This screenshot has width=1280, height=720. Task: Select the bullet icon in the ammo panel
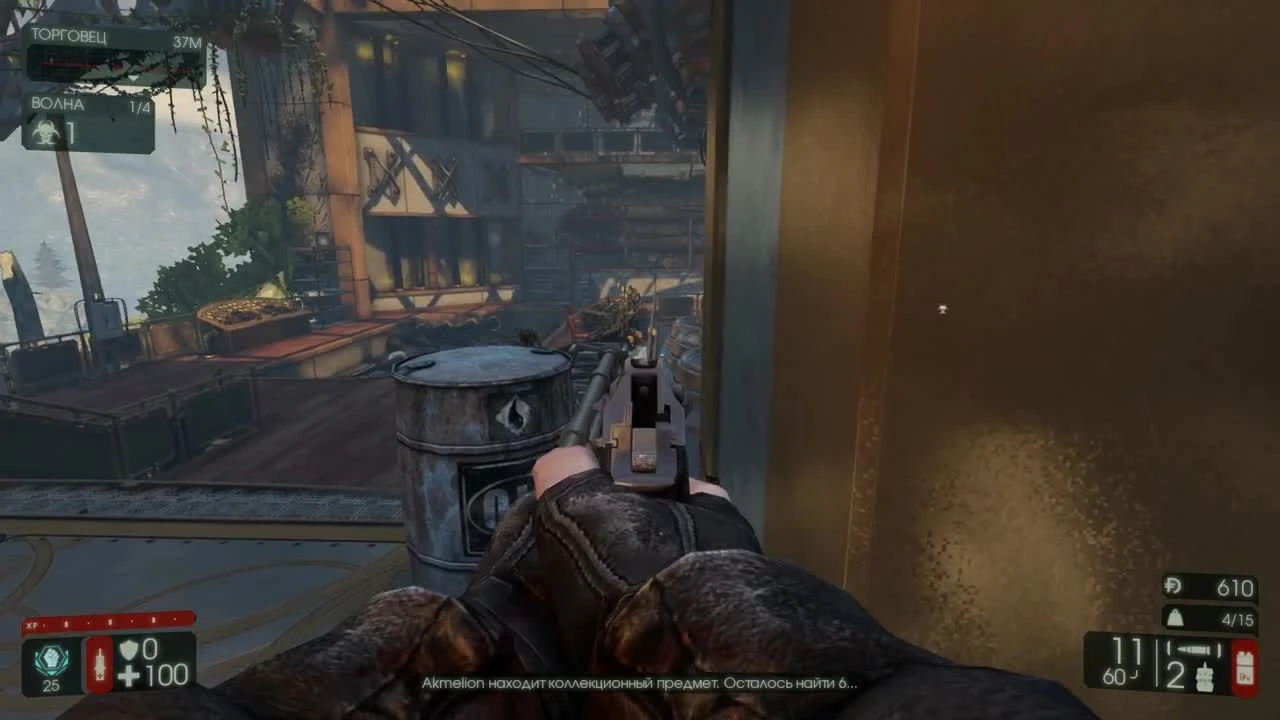(x=1194, y=648)
